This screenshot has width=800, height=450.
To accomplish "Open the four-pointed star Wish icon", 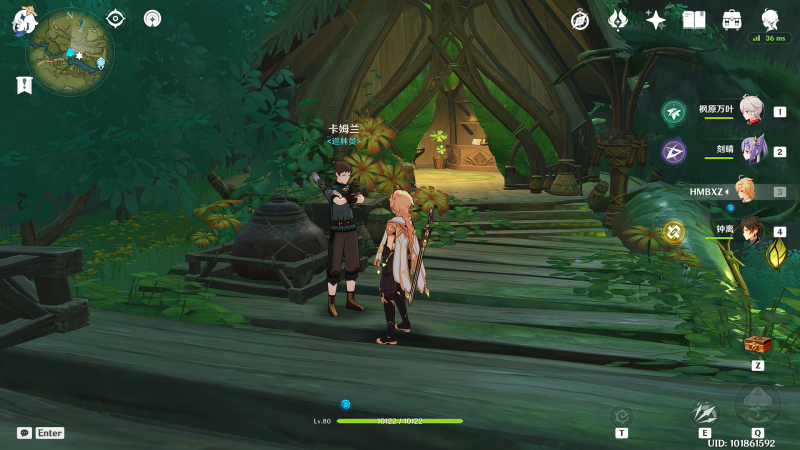I will 656,20.
